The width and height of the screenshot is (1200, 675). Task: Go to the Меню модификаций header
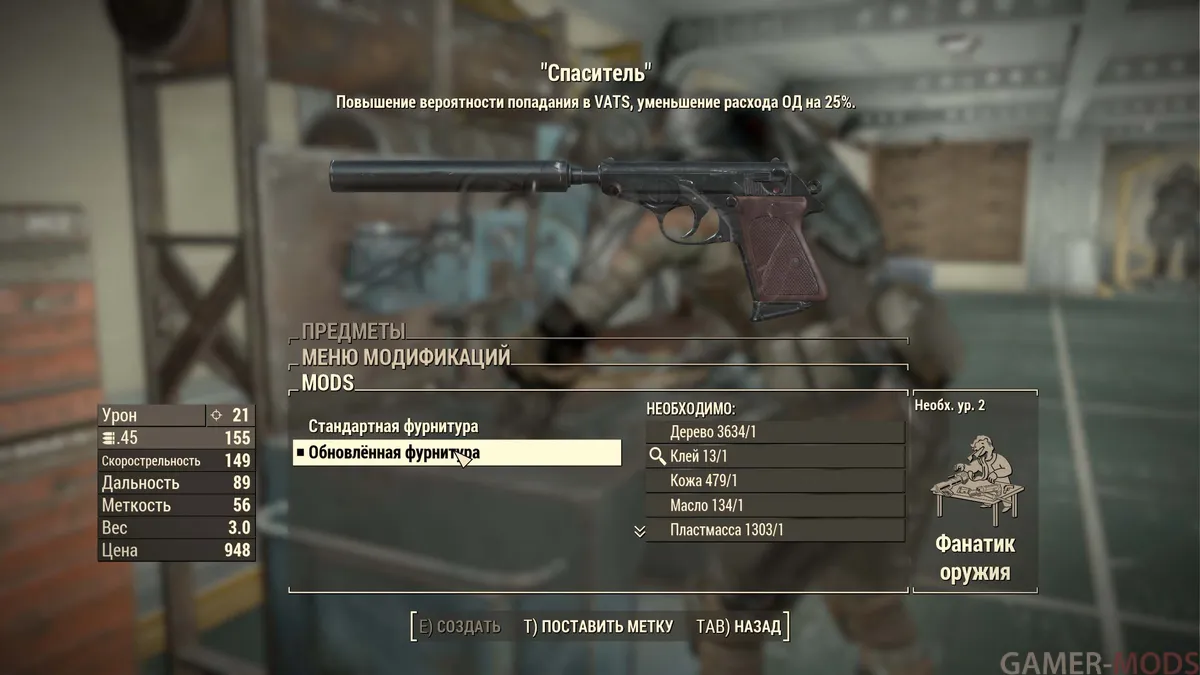pyautogui.click(x=406, y=357)
